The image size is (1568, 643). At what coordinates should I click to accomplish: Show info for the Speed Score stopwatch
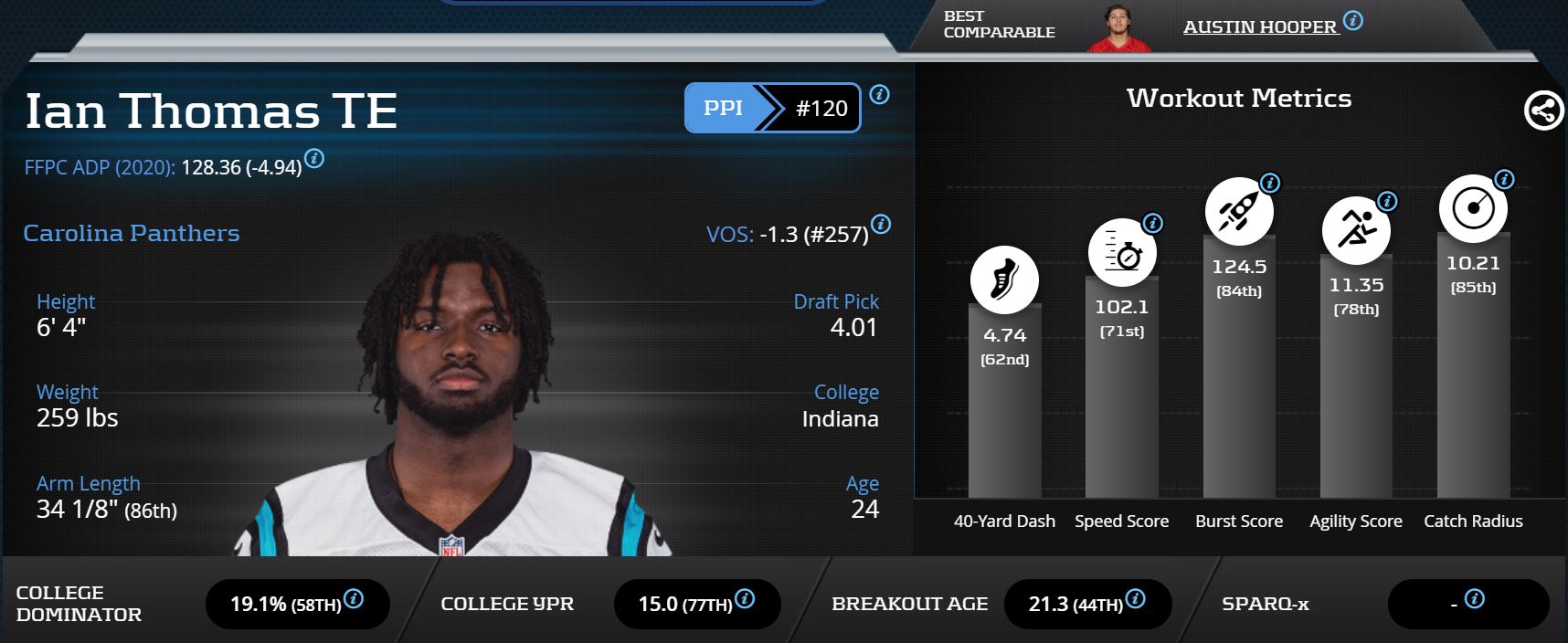point(1153,223)
